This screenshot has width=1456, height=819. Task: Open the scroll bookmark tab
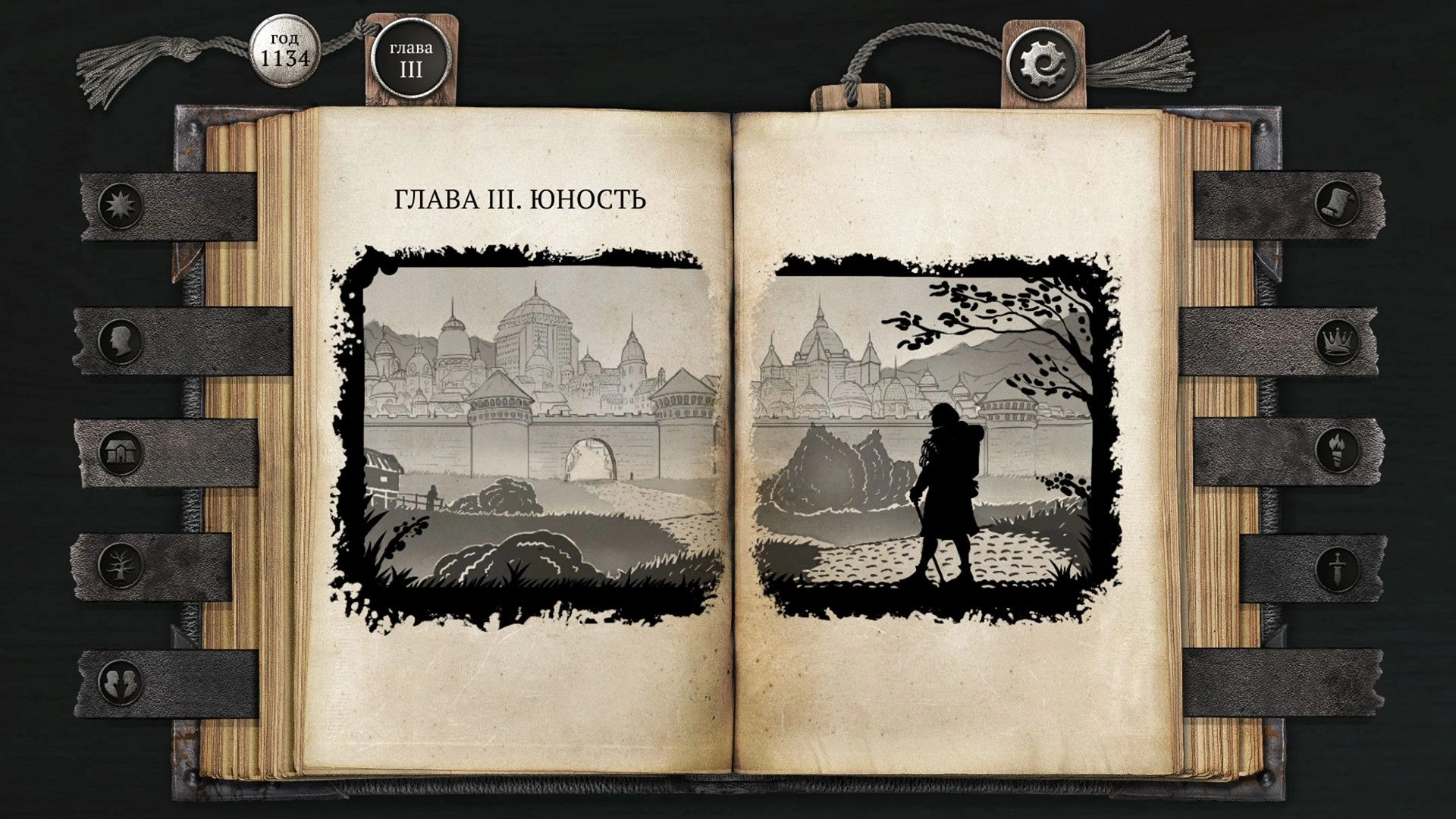(x=1336, y=205)
